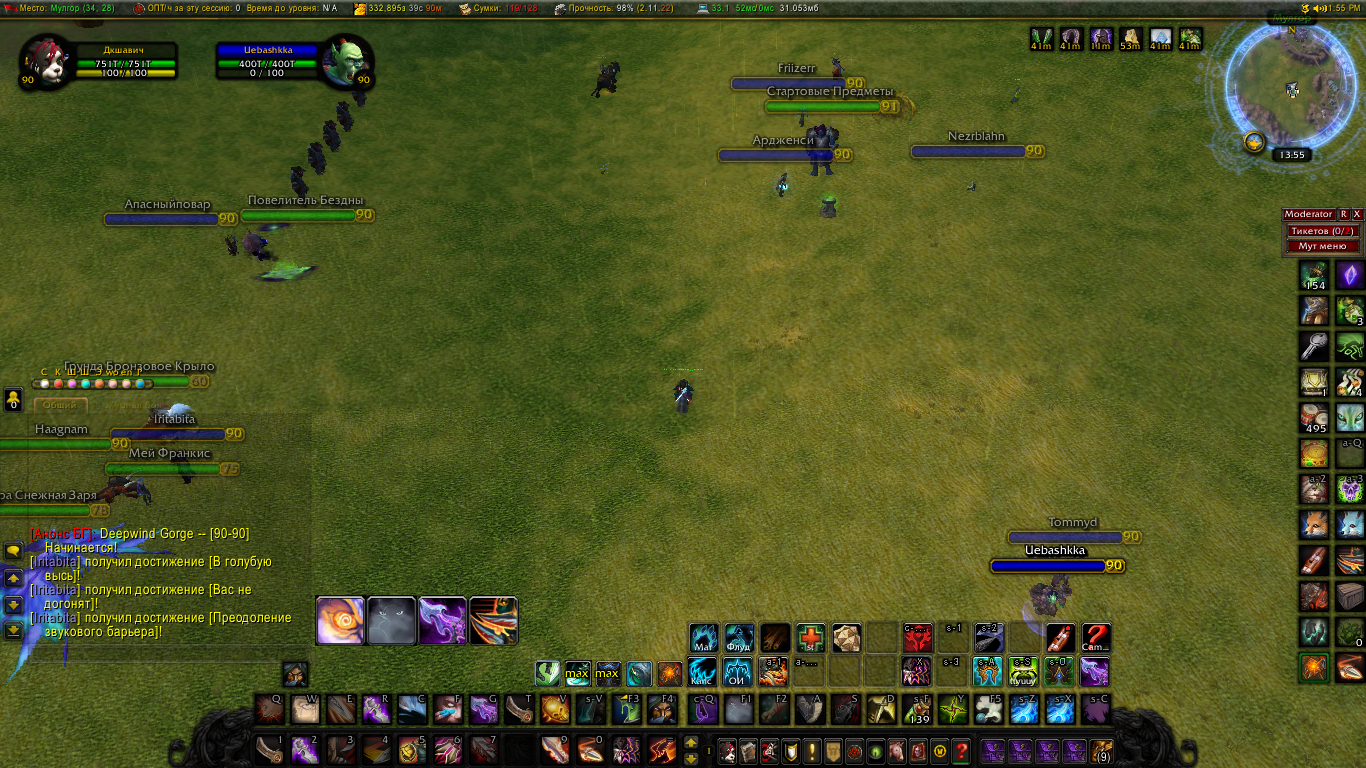1366x768 pixels.
Task: Activate the red cross heal ability
Action: [810, 638]
